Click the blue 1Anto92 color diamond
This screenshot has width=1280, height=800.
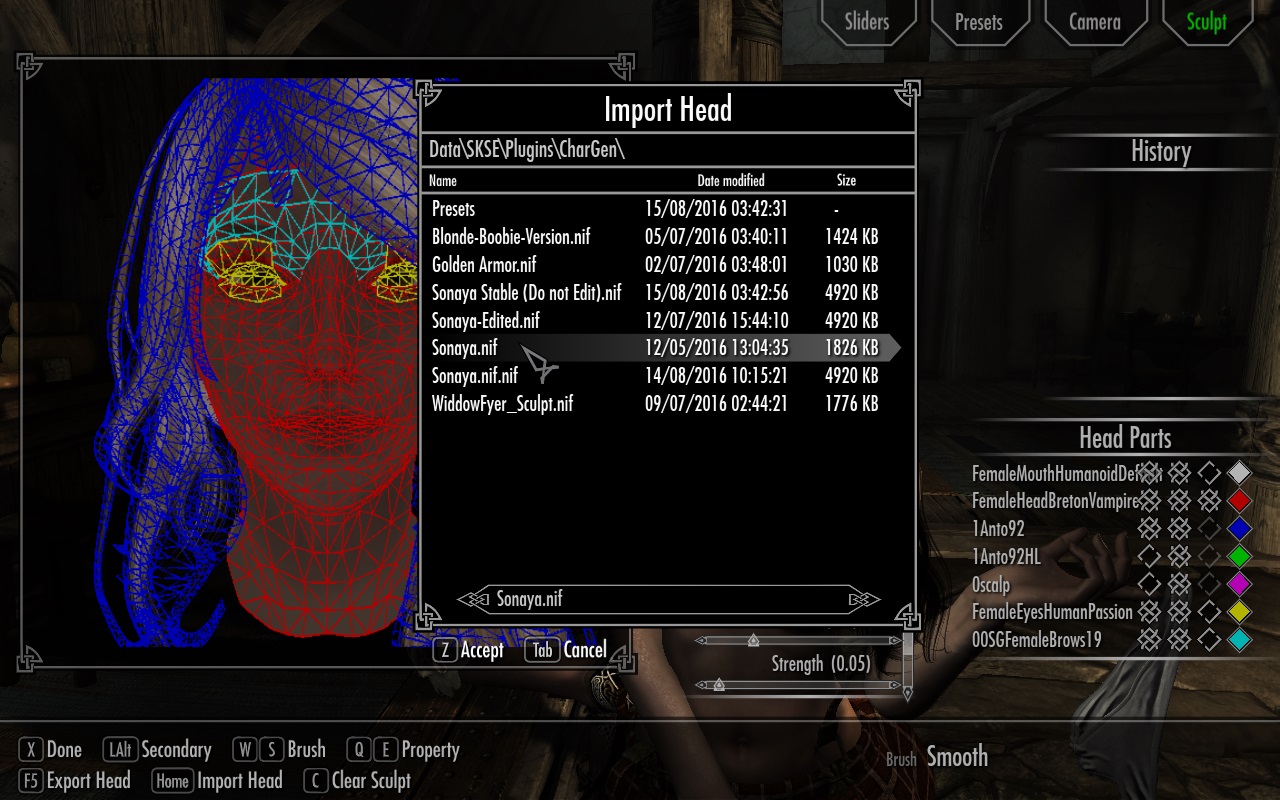point(1240,529)
